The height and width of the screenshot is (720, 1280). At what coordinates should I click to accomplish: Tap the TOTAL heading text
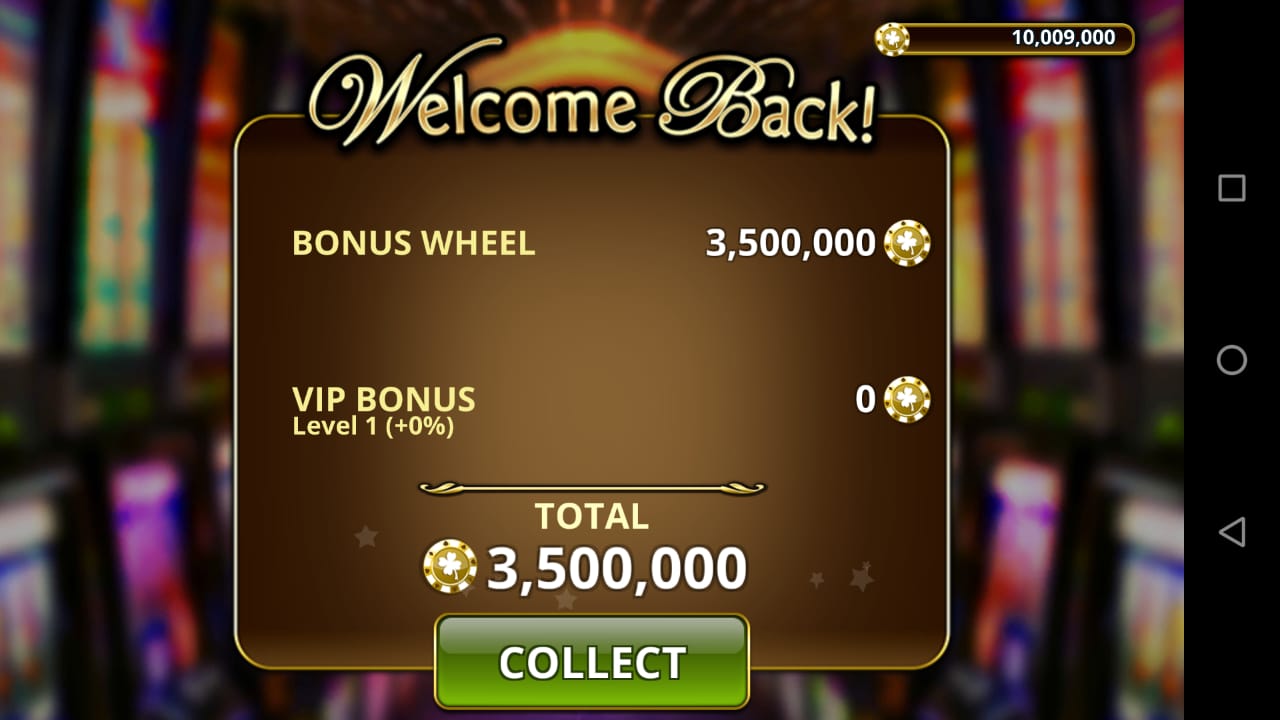[592, 516]
